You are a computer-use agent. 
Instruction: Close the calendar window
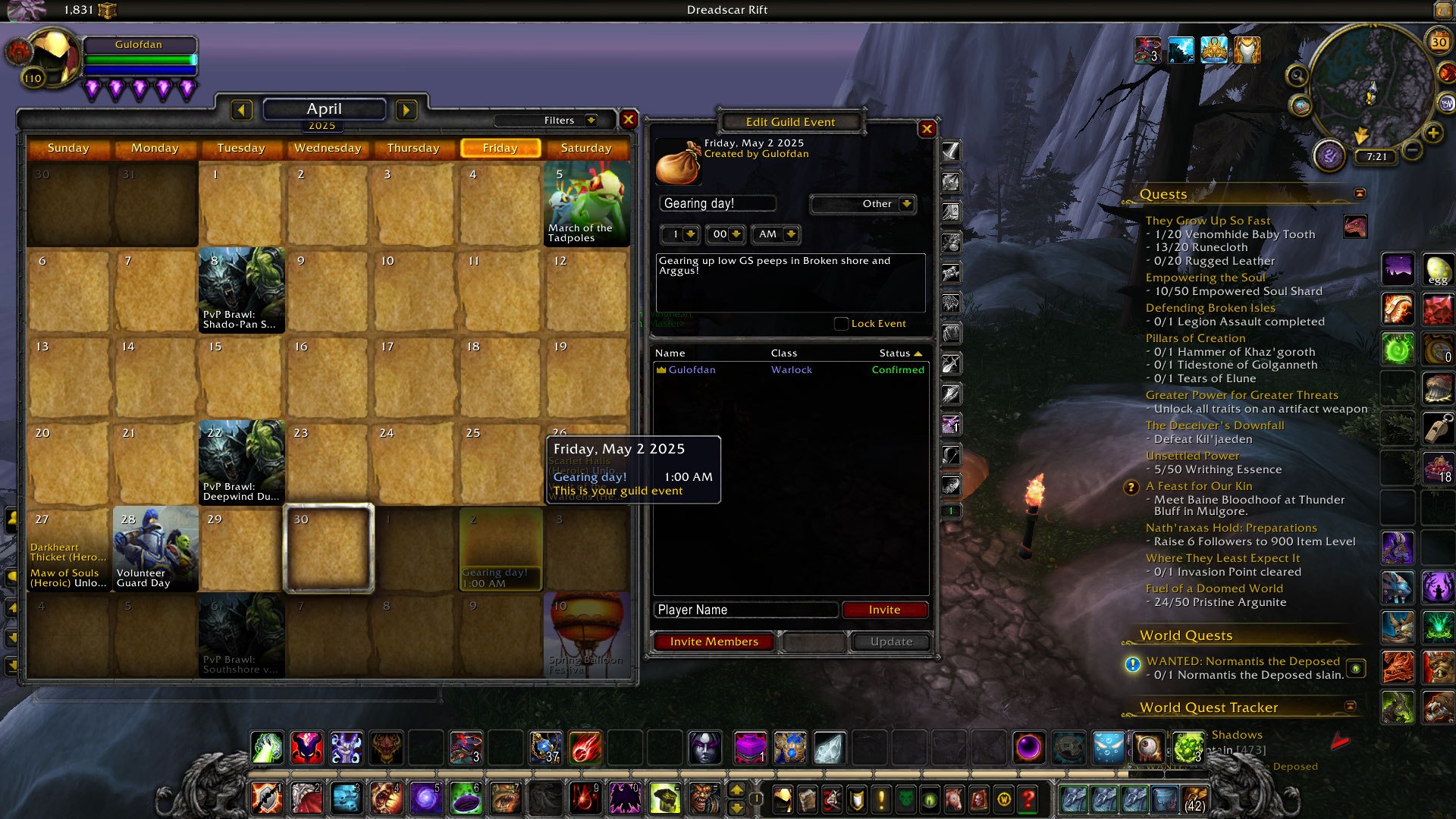pos(629,120)
